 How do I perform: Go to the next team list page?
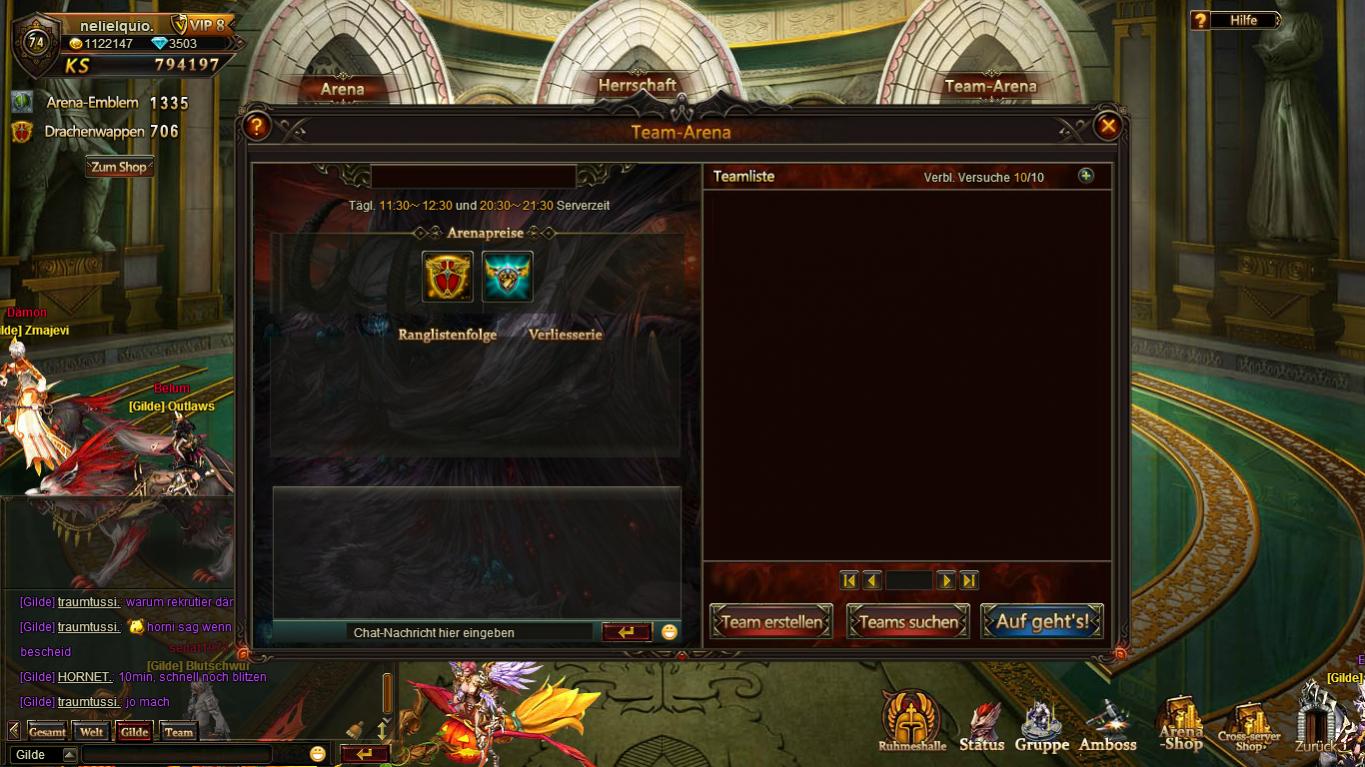(x=946, y=580)
